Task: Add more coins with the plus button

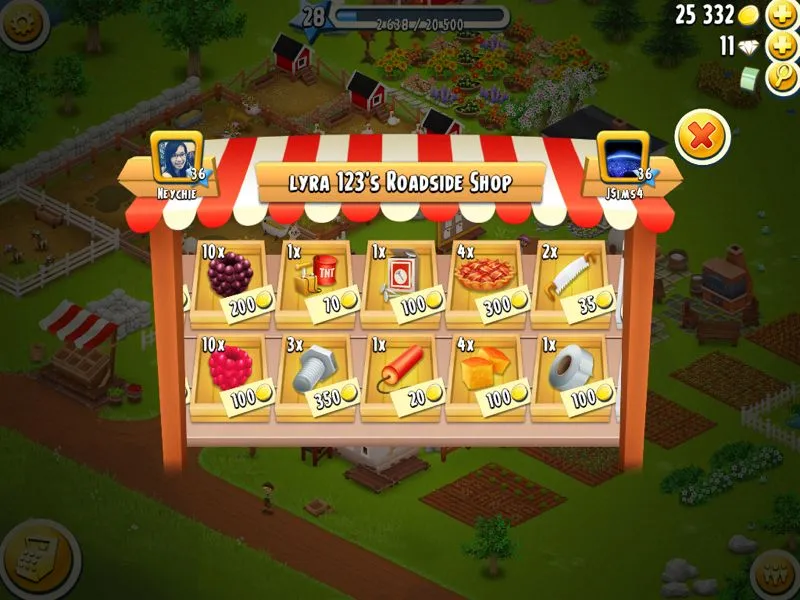Action: pos(781,15)
